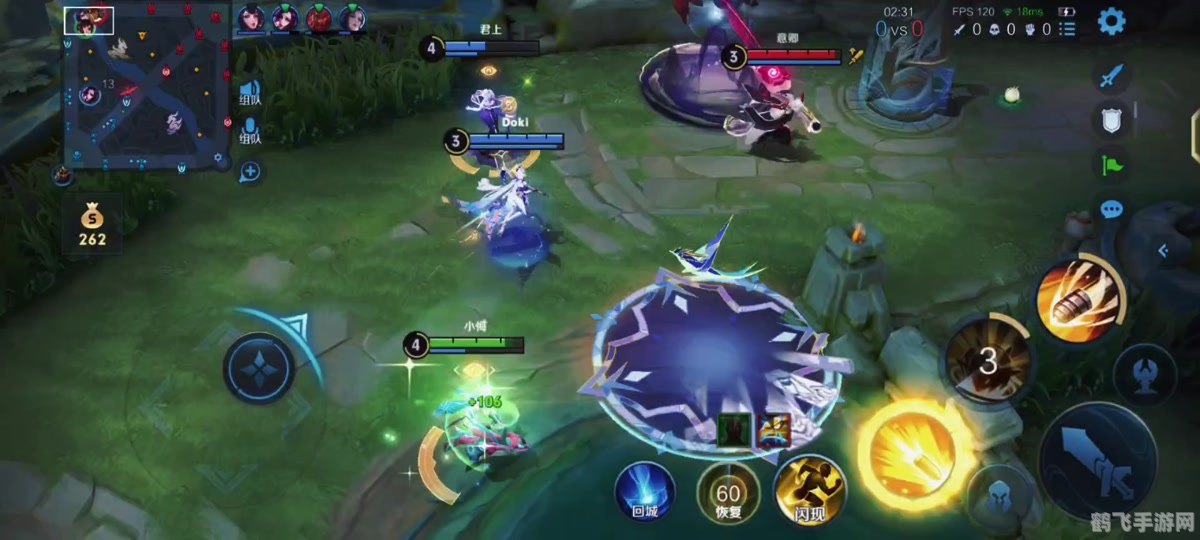Tap the chat bubble plus button

pyautogui.click(x=250, y=172)
